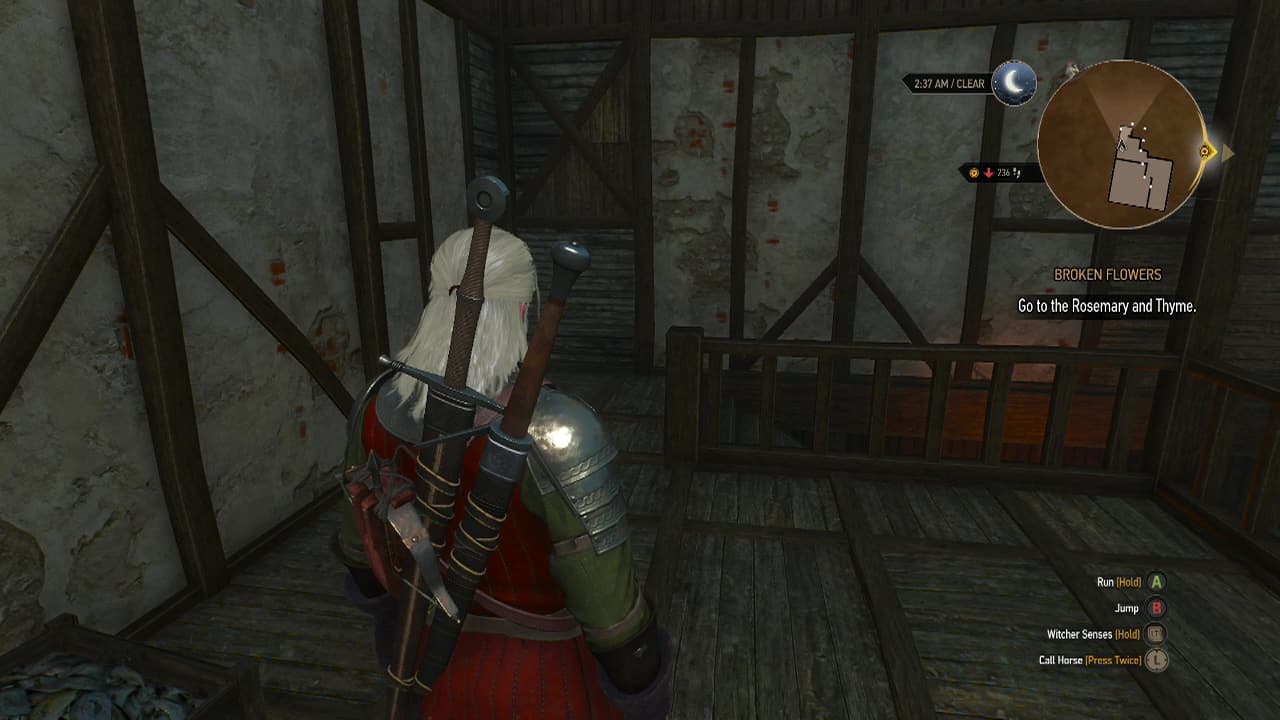Expand the 2:37 AM / CLEAR time banner
1280x720 pixels.
[x=950, y=81]
